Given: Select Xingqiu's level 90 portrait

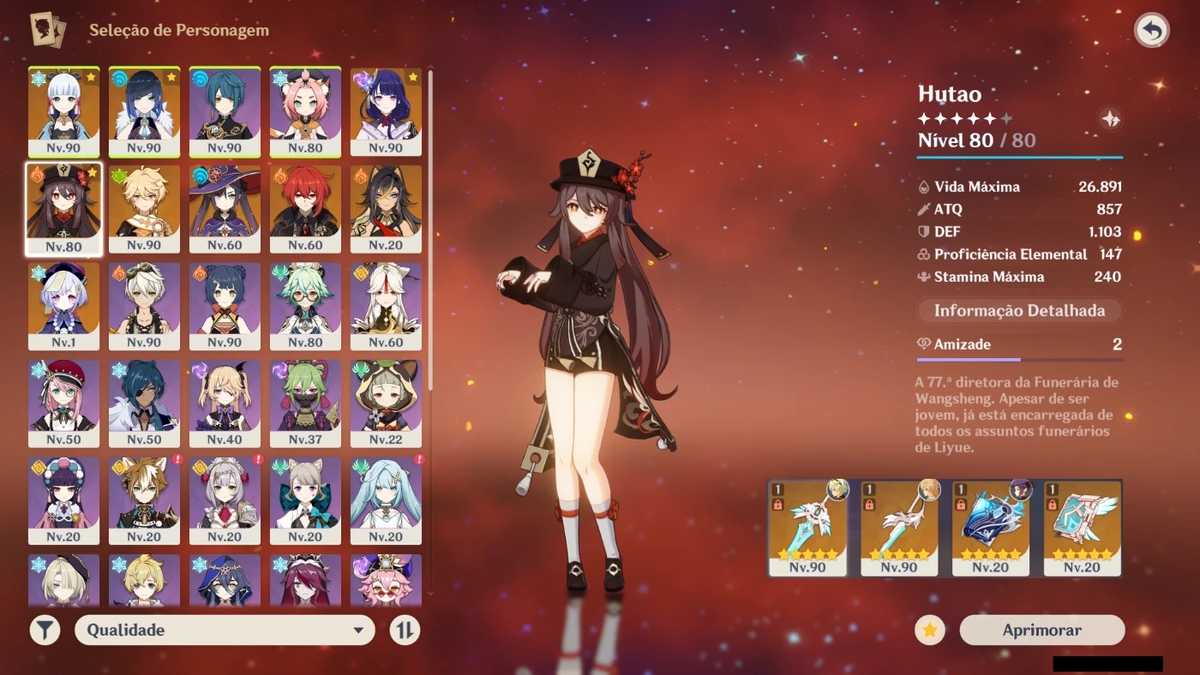Looking at the screenshot, I should 225,112.
